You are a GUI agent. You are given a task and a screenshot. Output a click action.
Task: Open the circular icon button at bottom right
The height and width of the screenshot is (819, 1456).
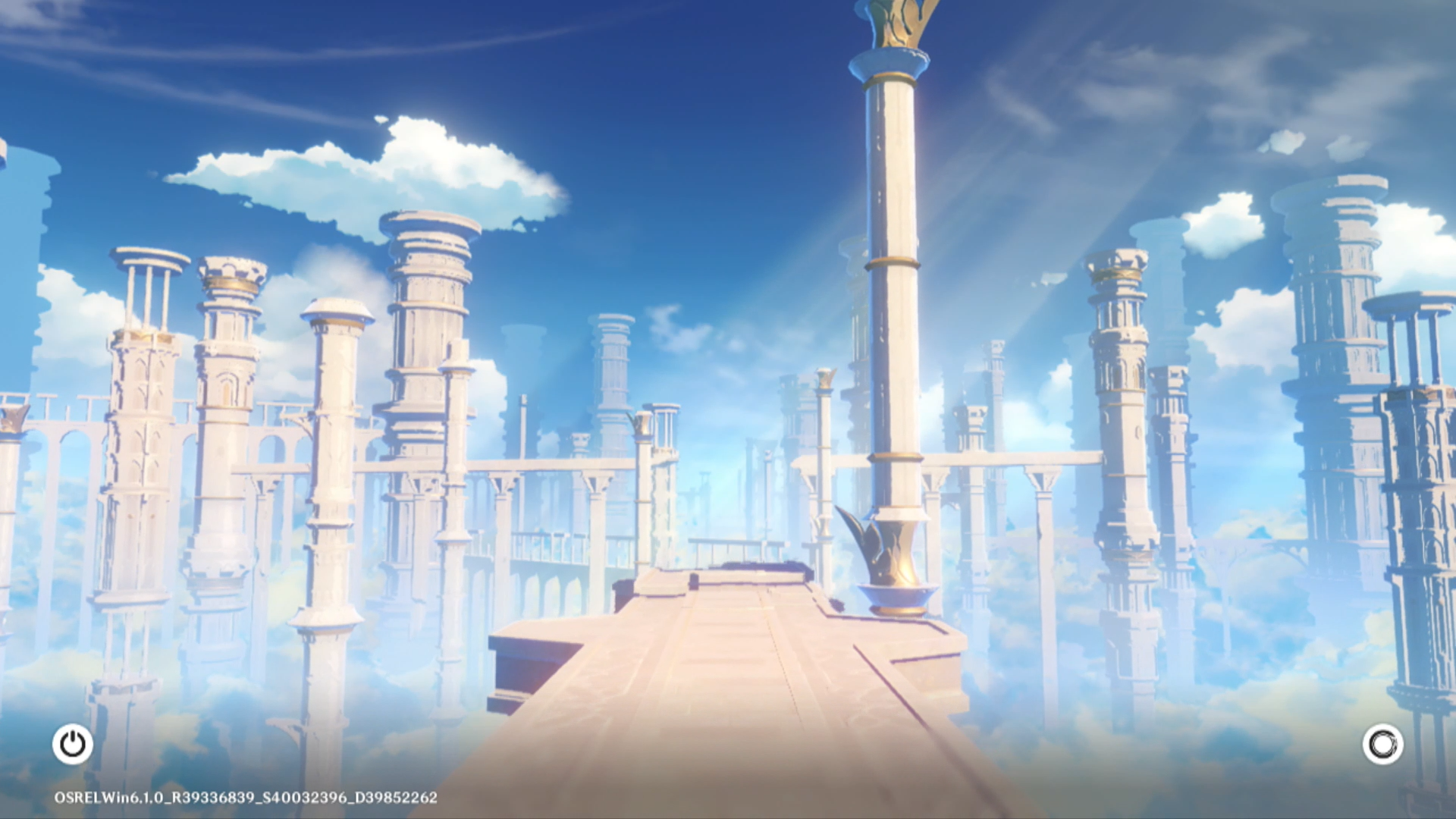pos(1382,744)
